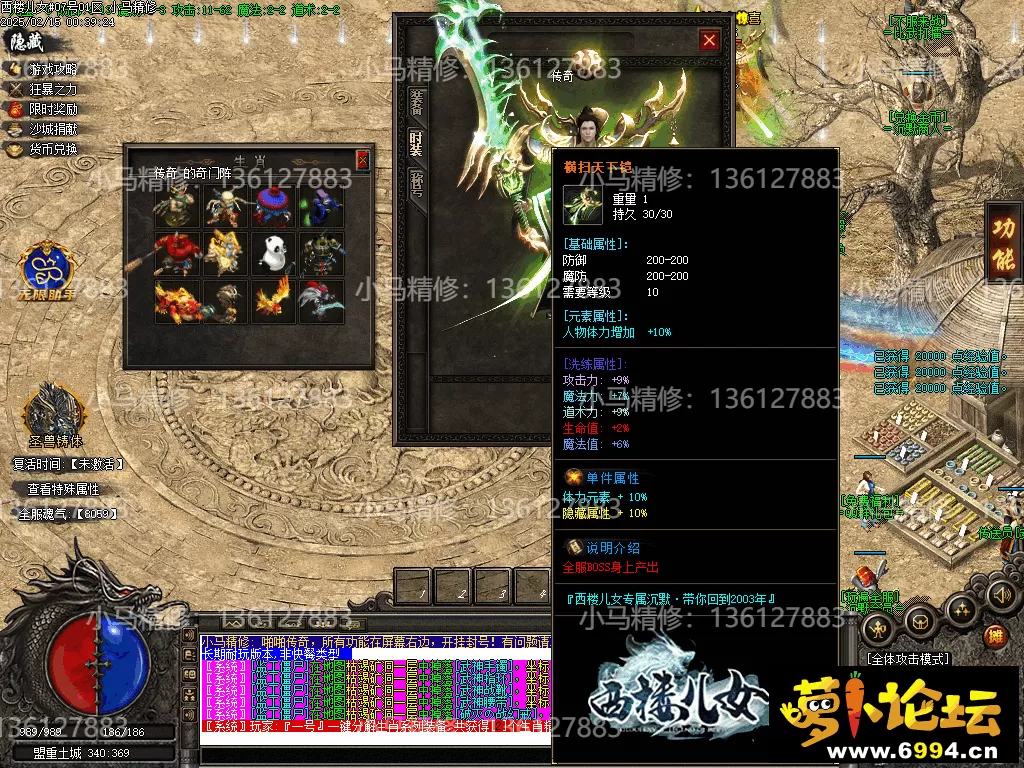The width and height of the screenshot is (1024, 768).
Task: Click the 隐藏 hide button
Action: tap(28, 42)
